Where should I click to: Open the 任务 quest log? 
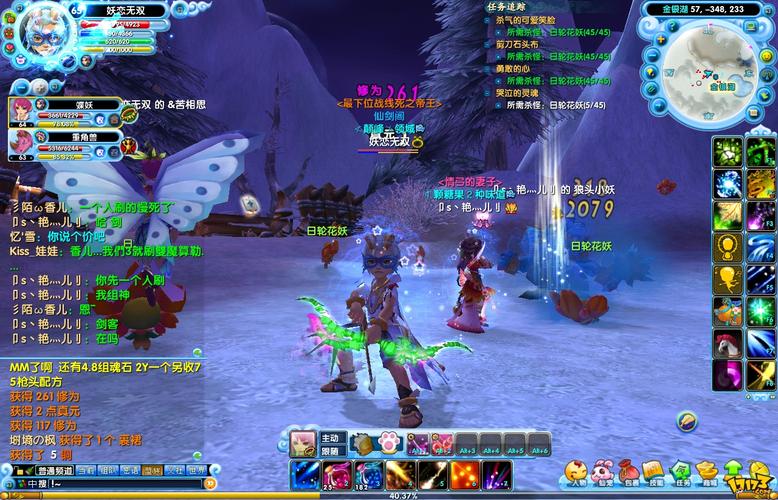681,470
